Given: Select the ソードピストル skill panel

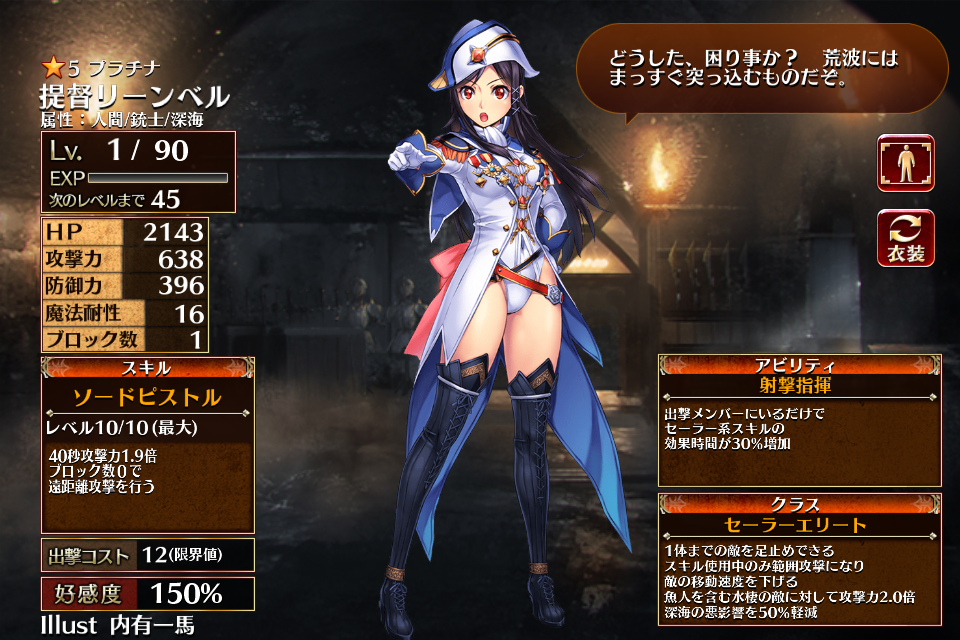Looking at the screenshot, I should (147, 397).
